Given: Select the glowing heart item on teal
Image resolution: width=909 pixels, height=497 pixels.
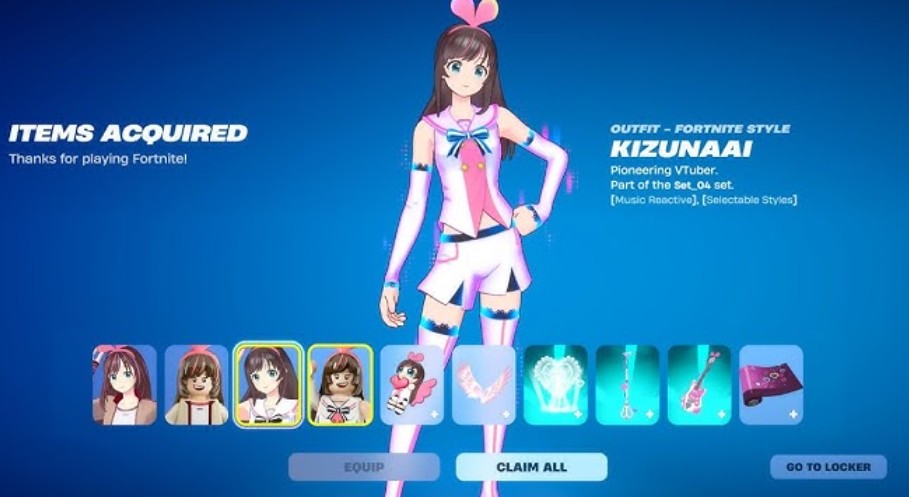Looking at the screenshot, I should [556, 385].
